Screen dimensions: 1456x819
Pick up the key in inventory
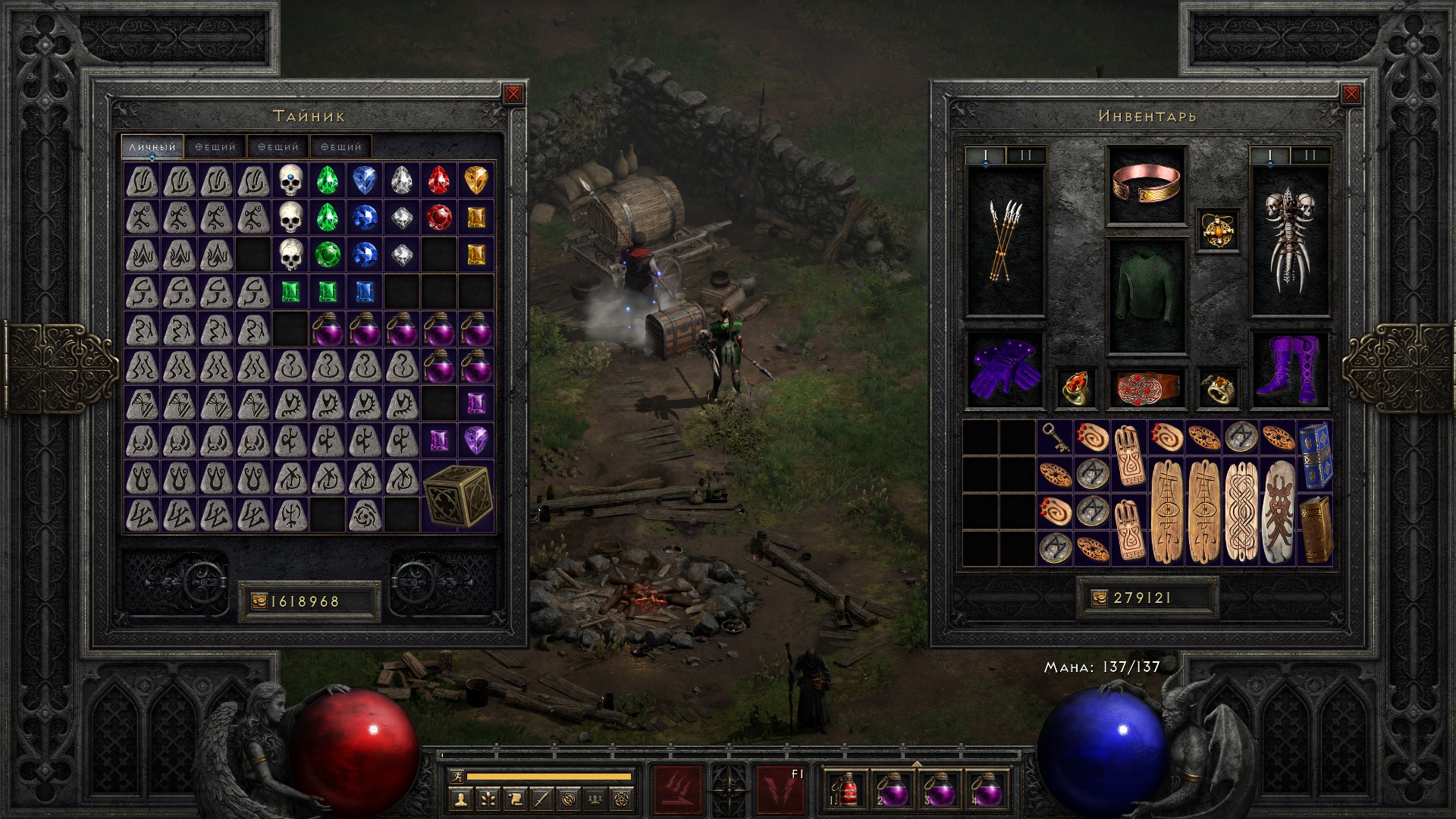pyautogui.click(x=1055, y=438)
